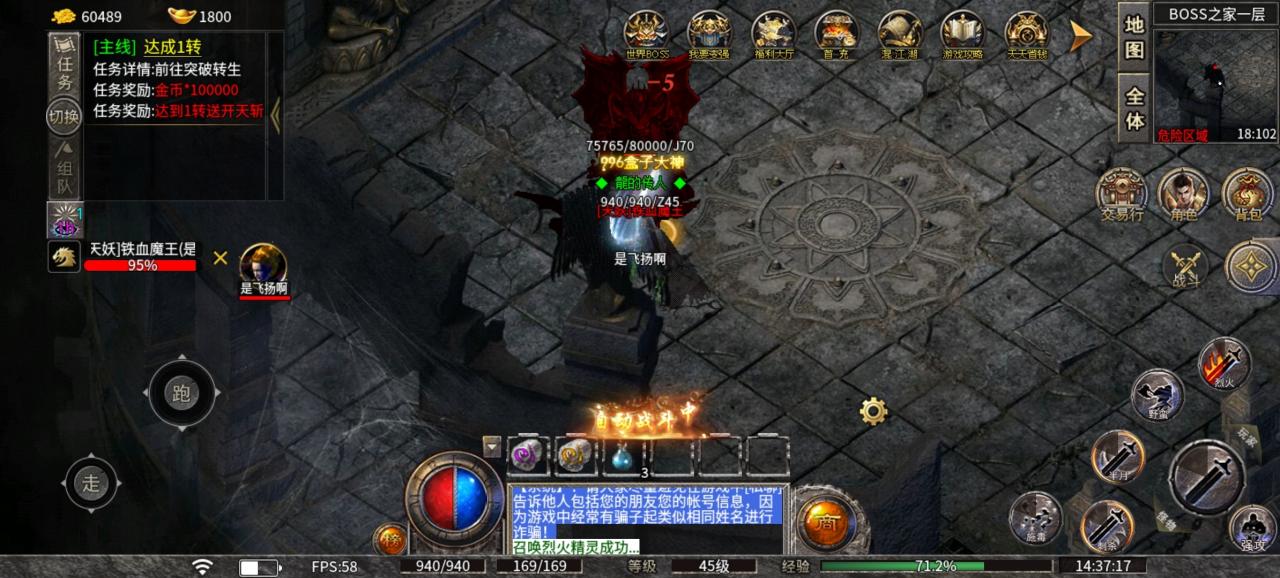Open the 背包 bag inventory
Viewport: 1280px width, 578px height.
(x=1246, y=193)
